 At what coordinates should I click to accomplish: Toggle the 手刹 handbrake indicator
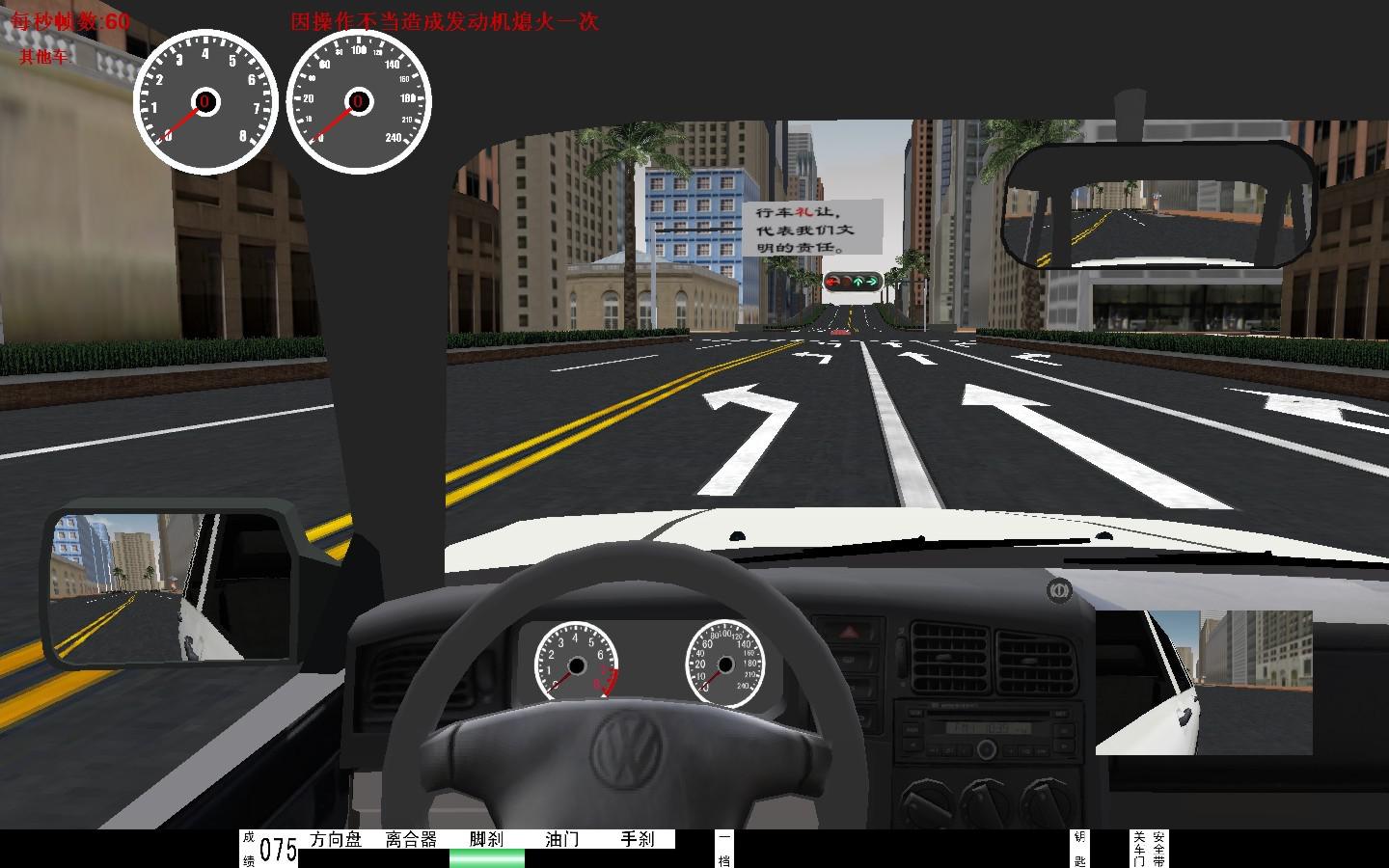pos(637,840)
